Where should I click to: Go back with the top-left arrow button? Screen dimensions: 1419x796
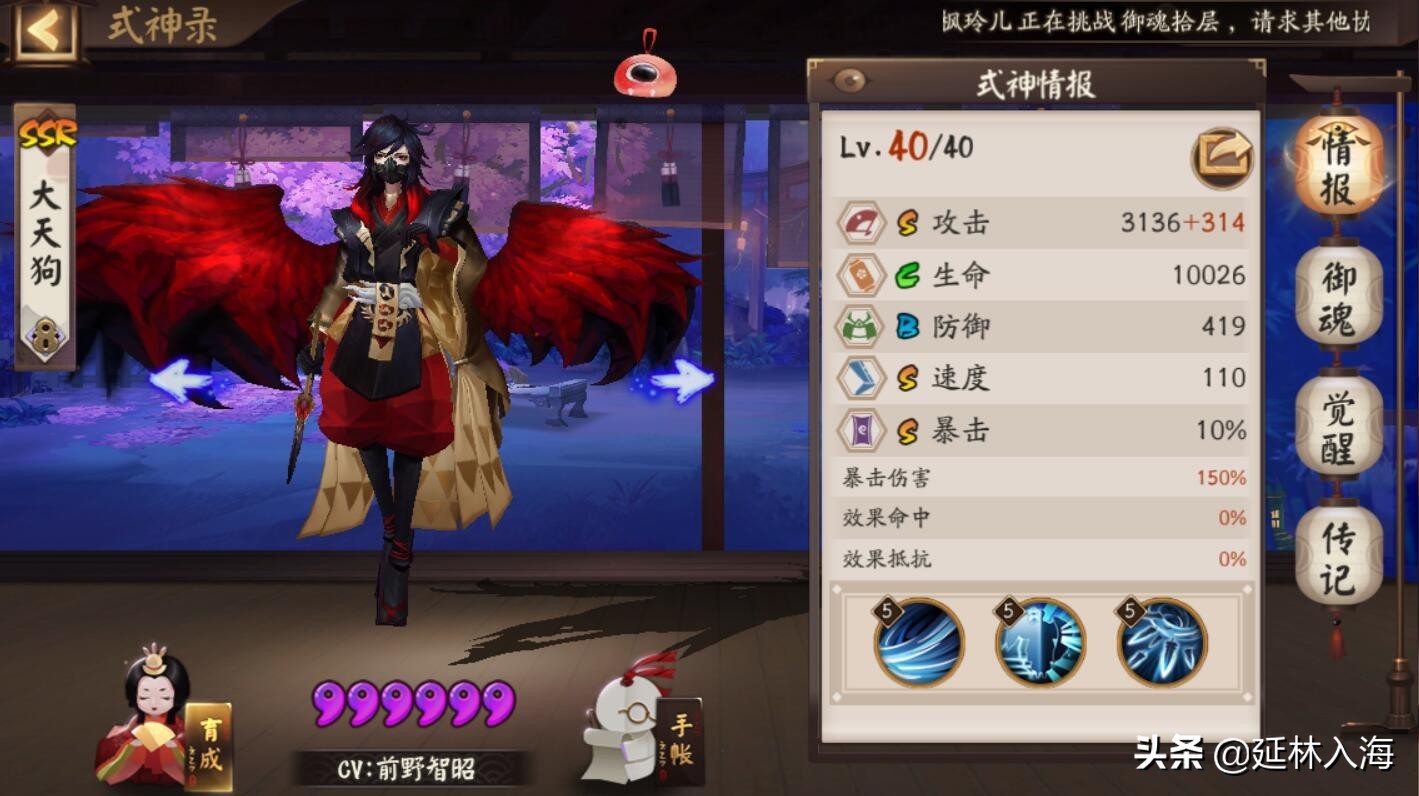click(x=43, y=32)
